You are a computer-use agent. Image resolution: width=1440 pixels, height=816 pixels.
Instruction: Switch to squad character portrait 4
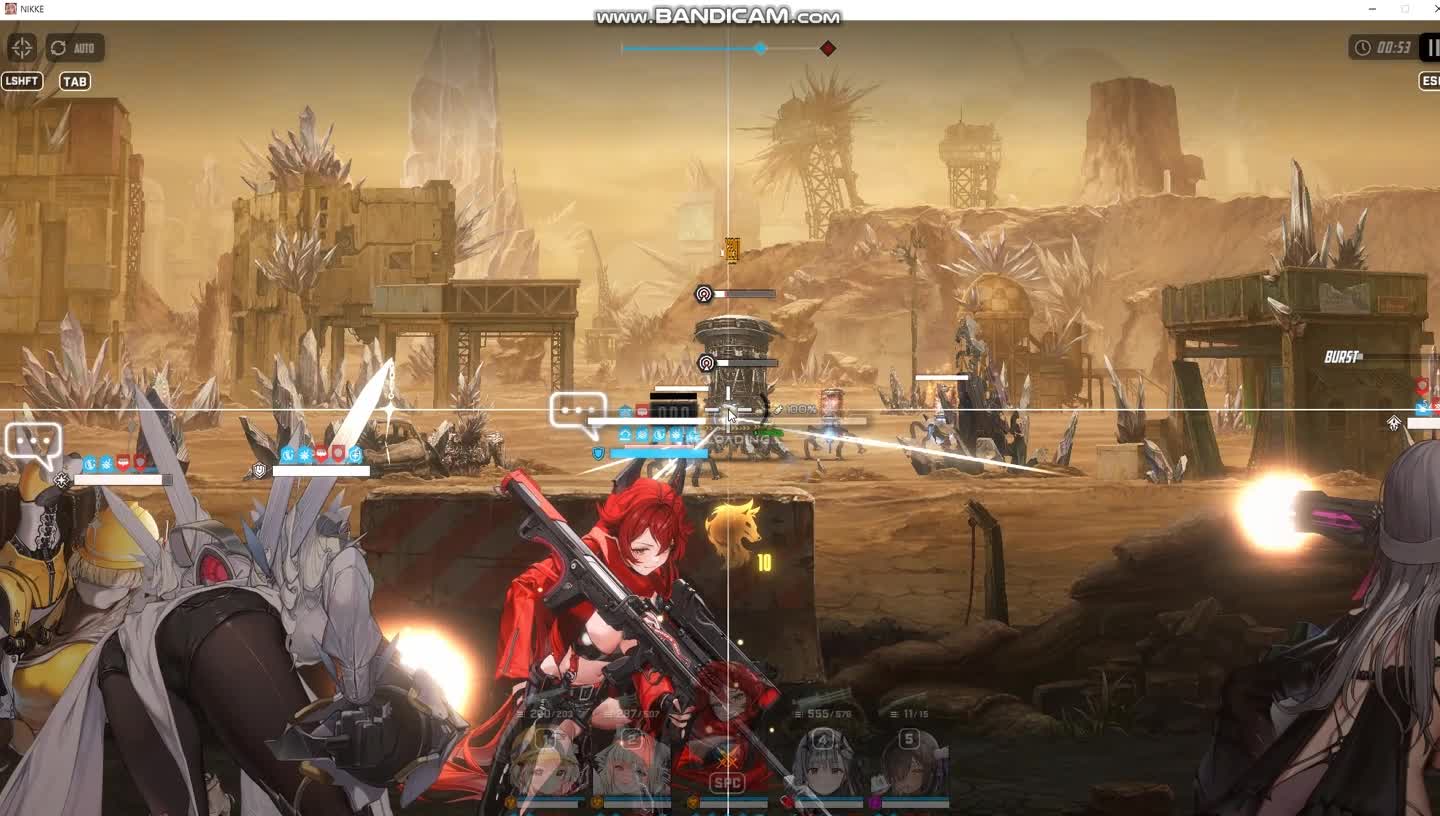click(823, 766)
